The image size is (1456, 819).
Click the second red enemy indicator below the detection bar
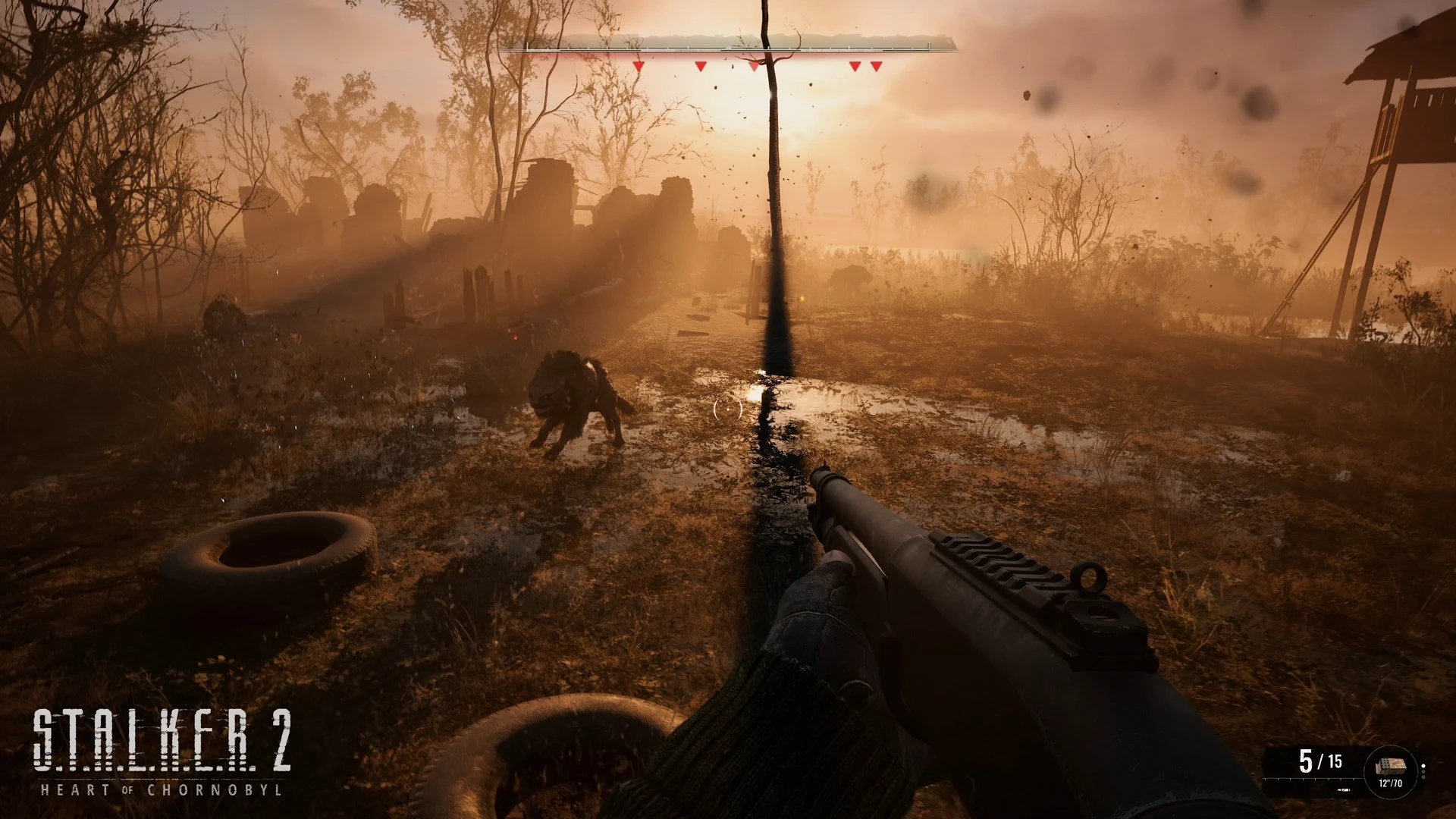tap(701, 66)
